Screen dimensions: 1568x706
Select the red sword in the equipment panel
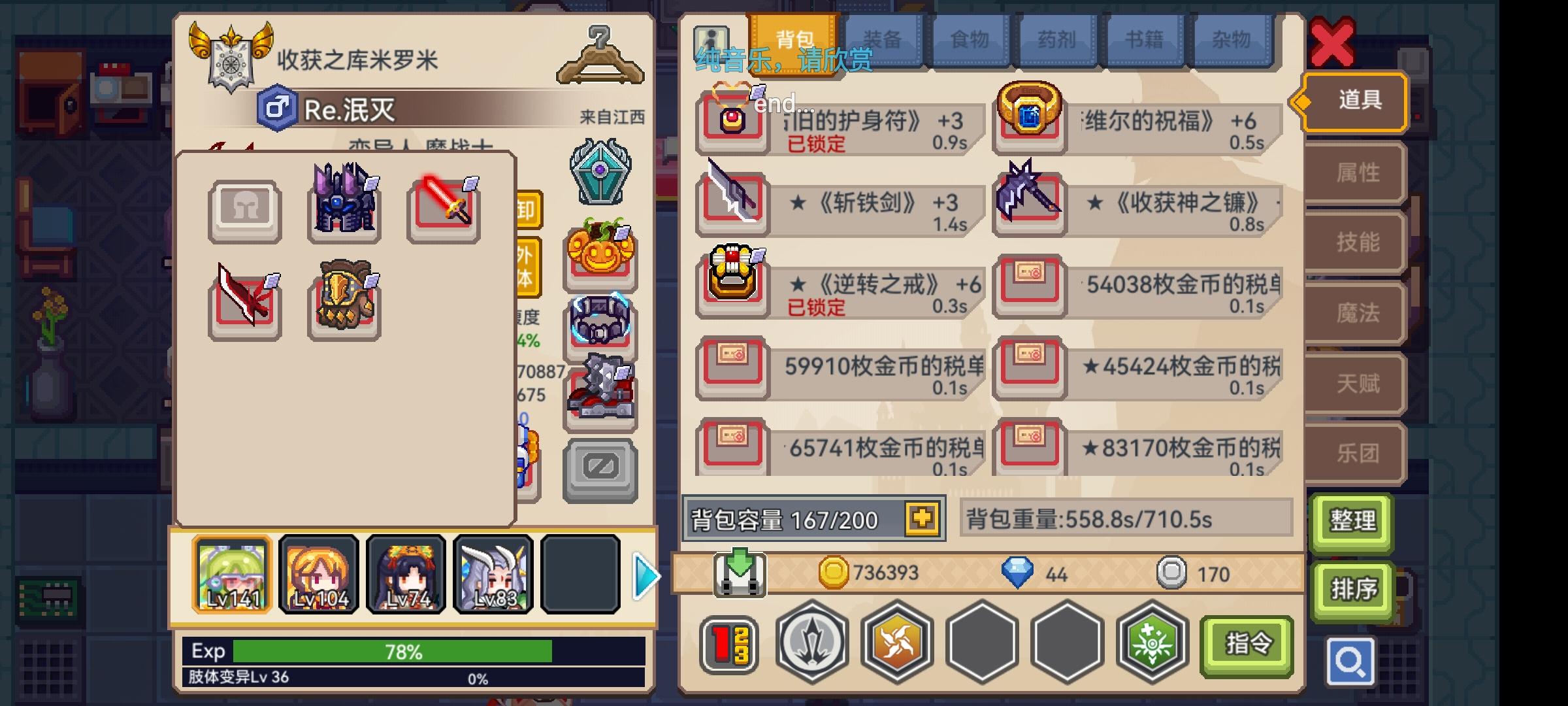tap(443, 209)
